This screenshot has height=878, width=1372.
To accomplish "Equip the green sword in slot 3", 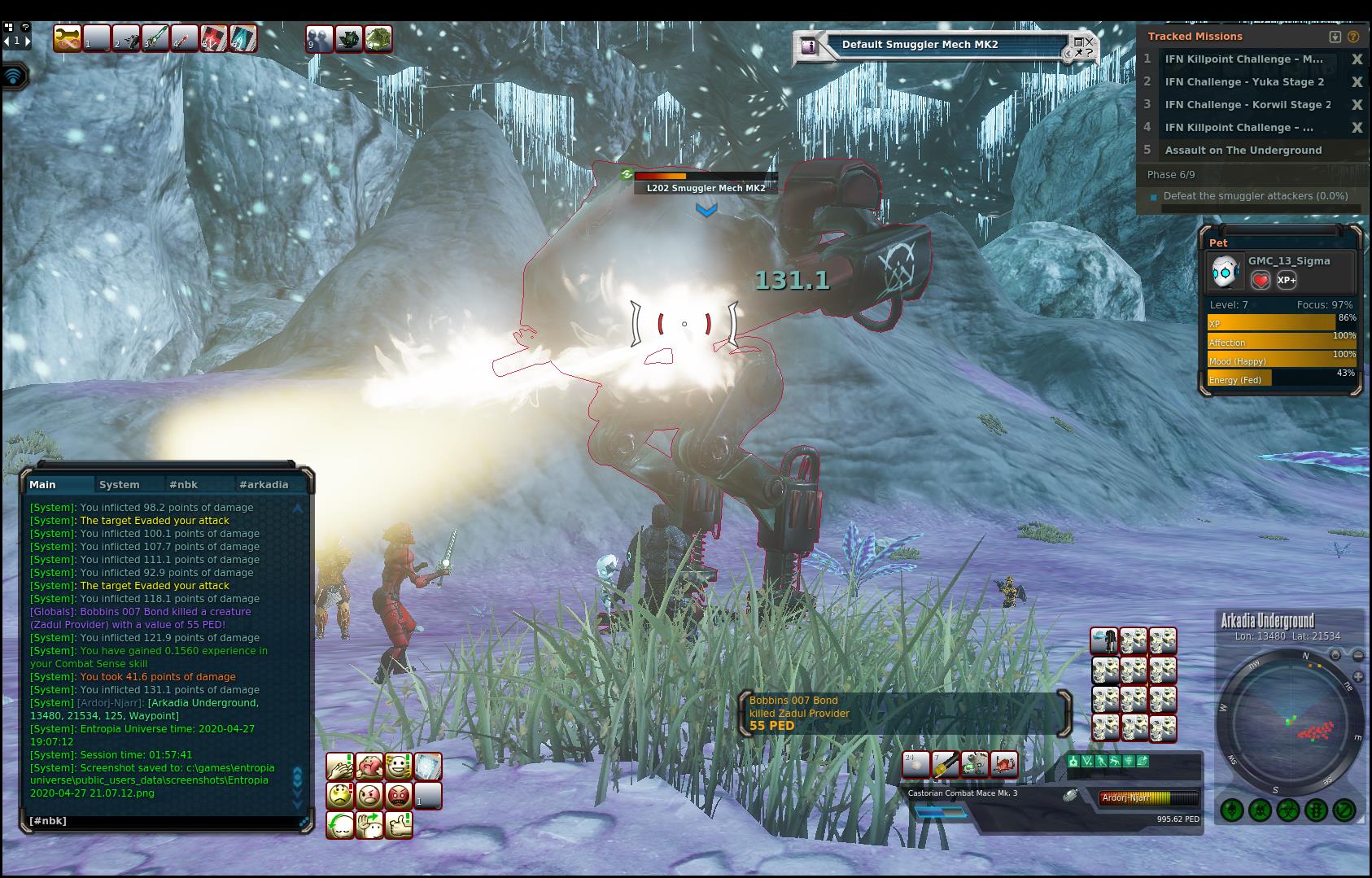I will click(155, 38).
